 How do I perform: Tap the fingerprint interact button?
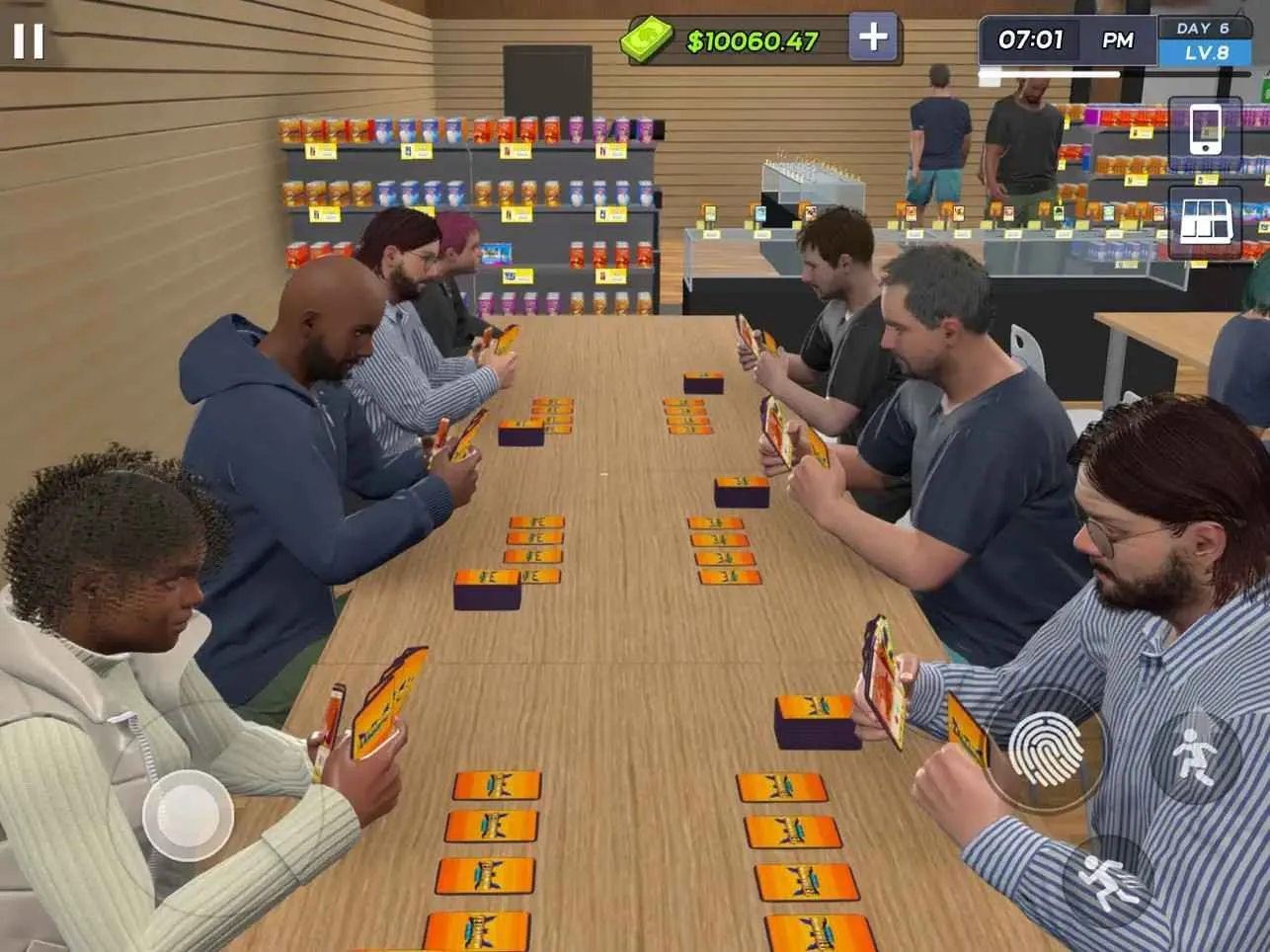point(1046,750)
